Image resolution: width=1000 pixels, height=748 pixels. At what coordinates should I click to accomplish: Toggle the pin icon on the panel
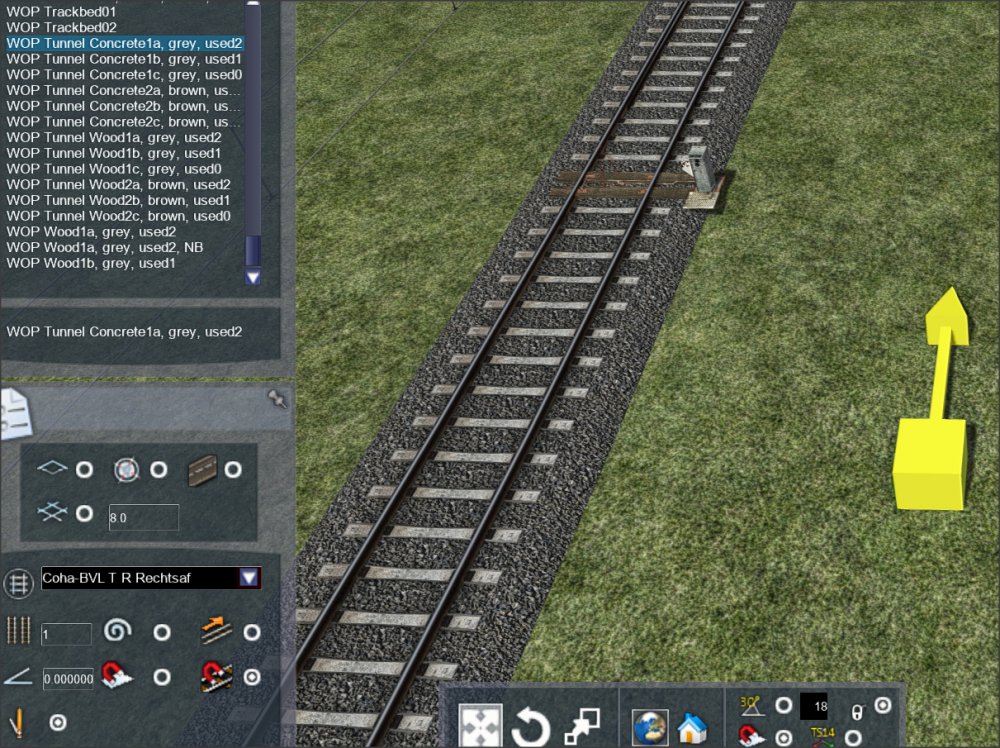pos(277,399)
